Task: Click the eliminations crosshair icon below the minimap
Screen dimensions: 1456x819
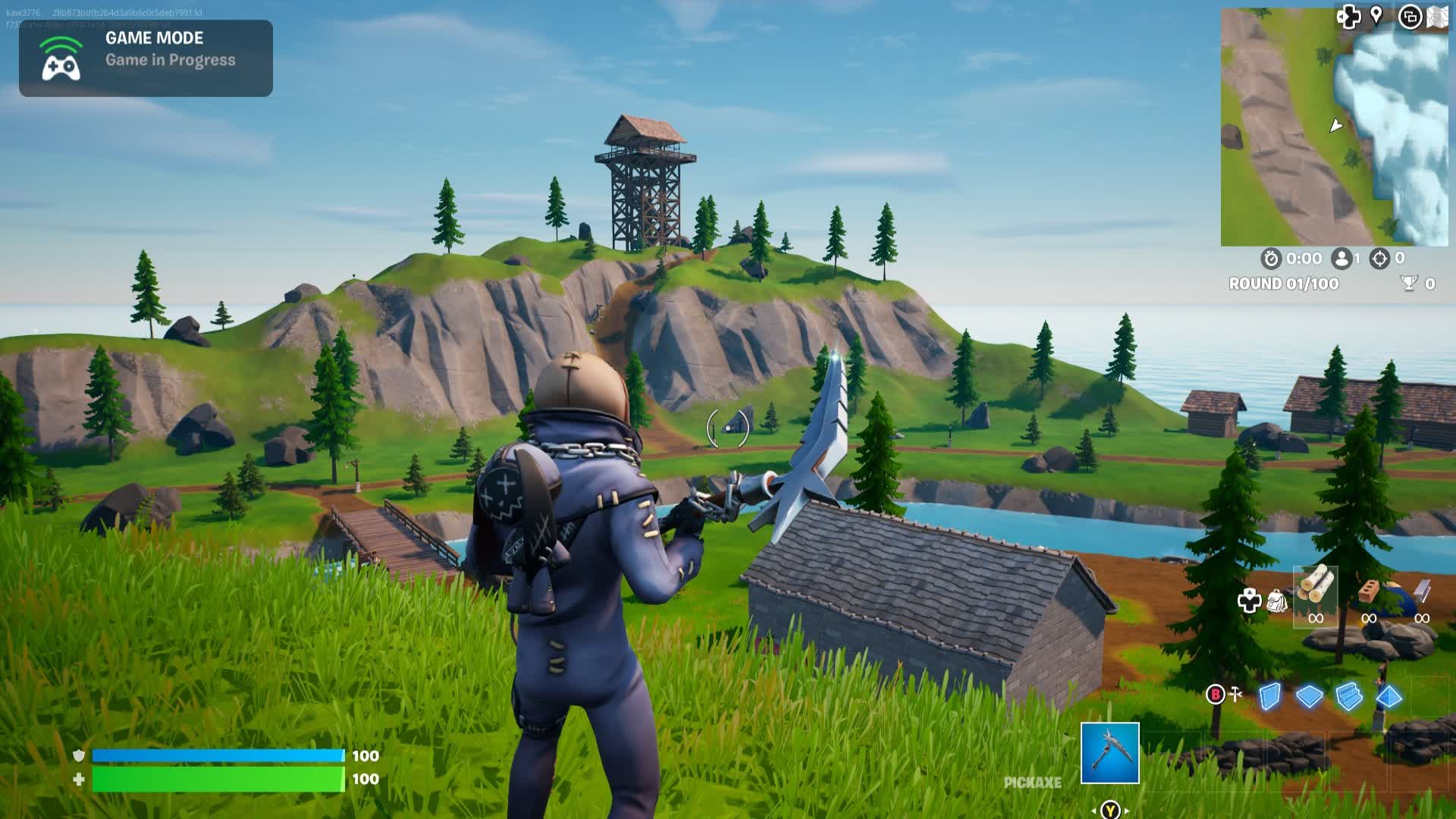Action: coord(1380,259)
